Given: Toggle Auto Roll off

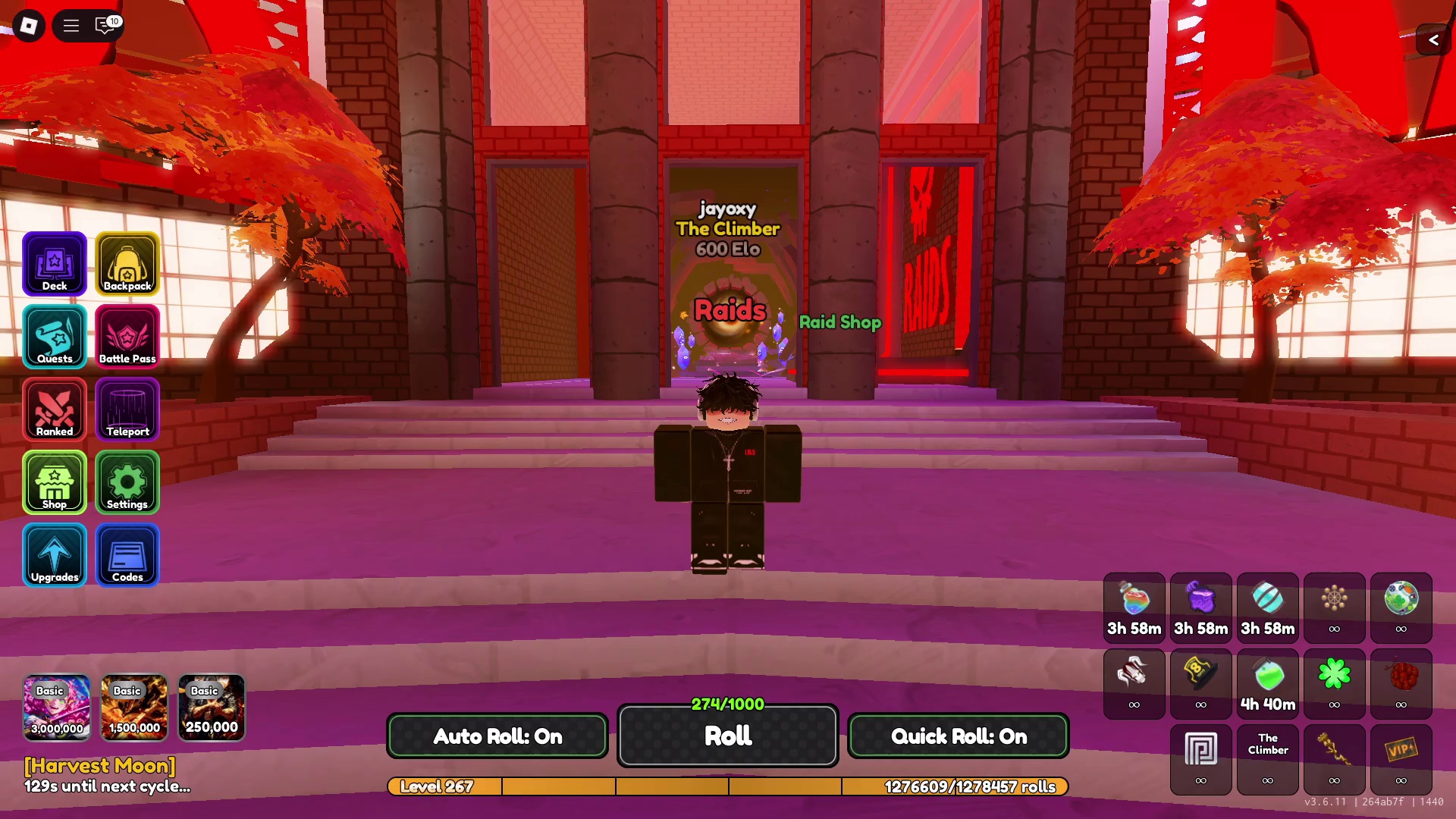Looking at the screenshot, I should [497, 736].
